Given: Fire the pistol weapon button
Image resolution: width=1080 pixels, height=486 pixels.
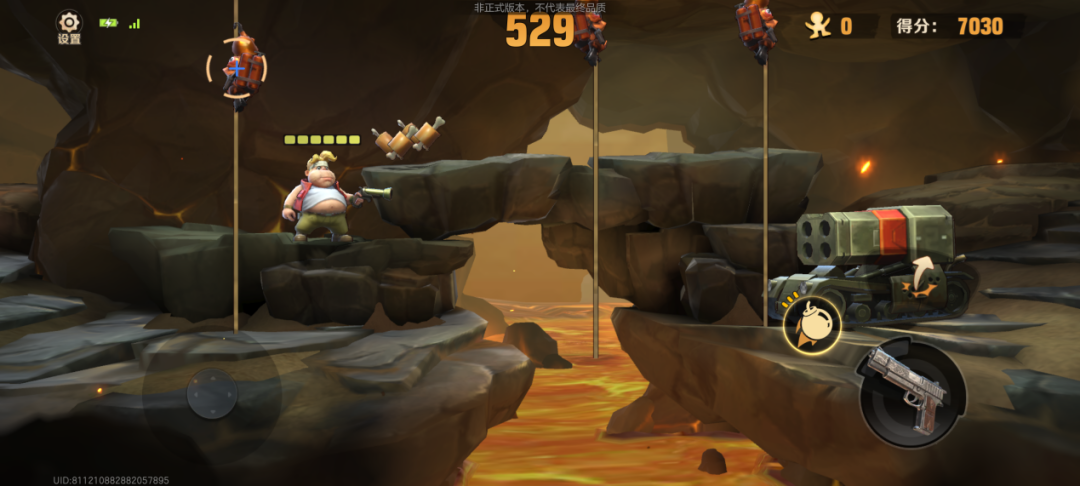Looking at the screenshot, I should pos(911,392).
